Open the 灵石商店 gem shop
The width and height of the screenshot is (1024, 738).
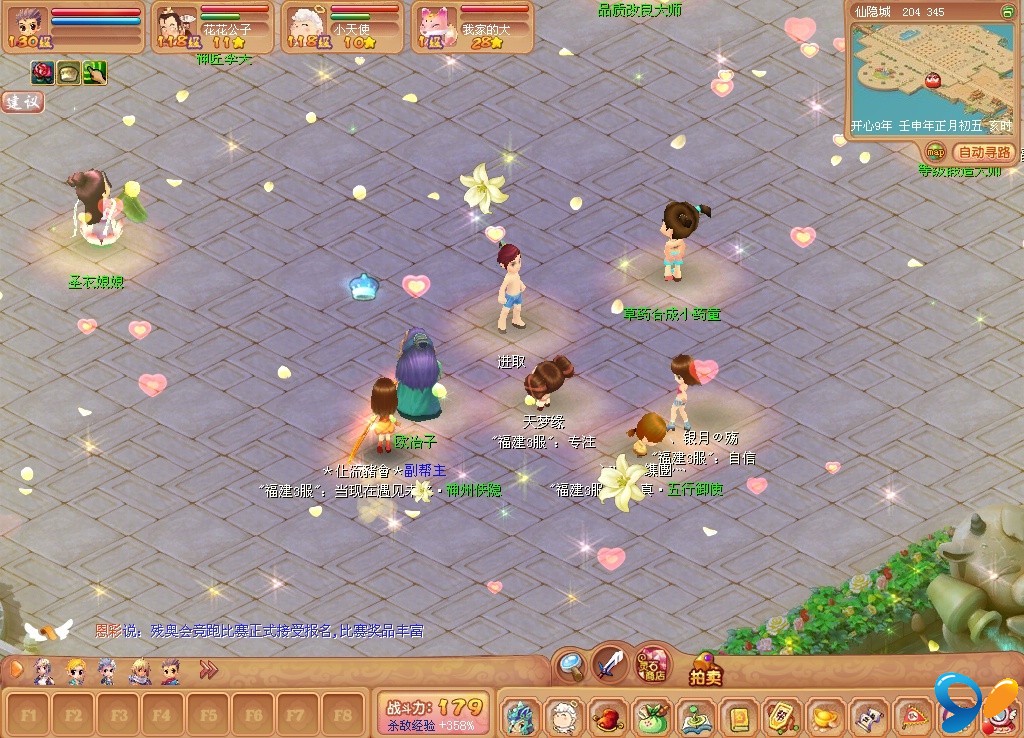point(653,662)
